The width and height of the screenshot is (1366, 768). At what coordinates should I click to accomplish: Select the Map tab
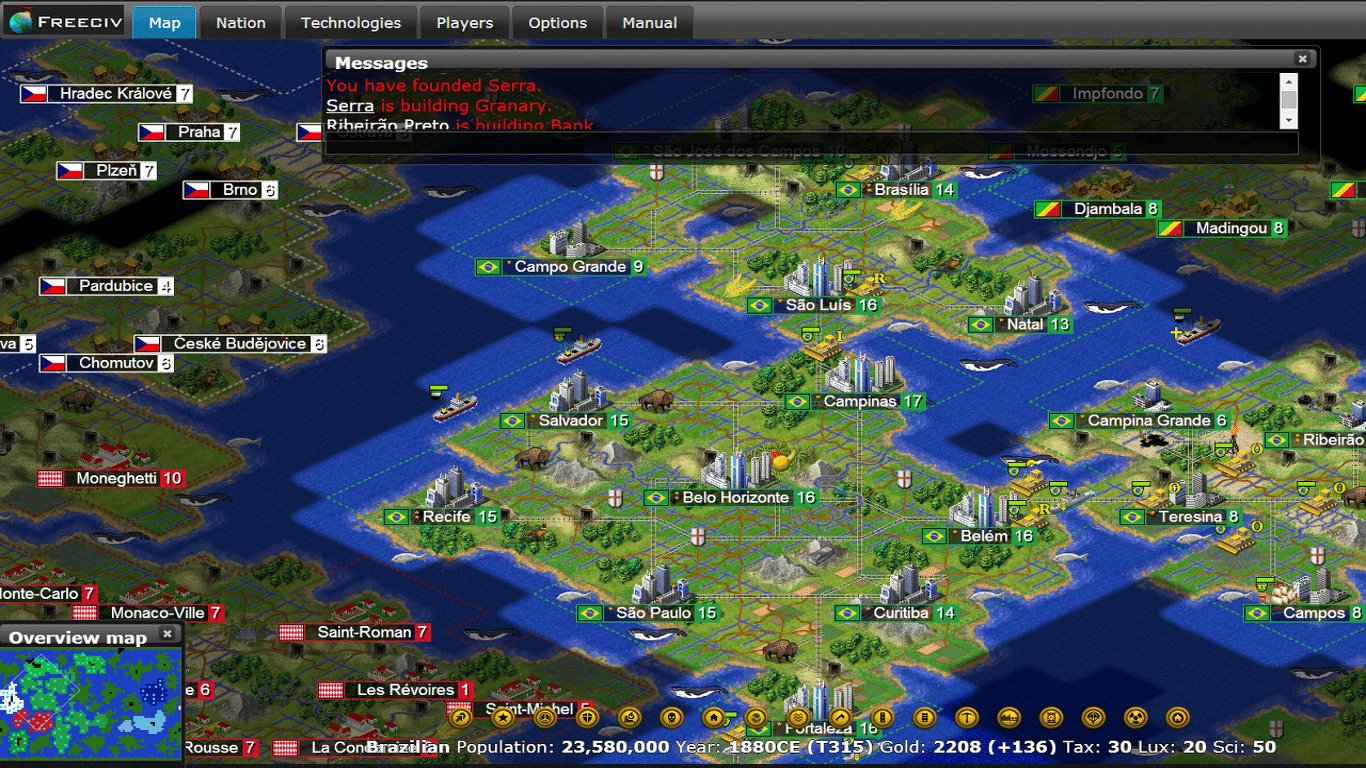click(x=164, y=22)
